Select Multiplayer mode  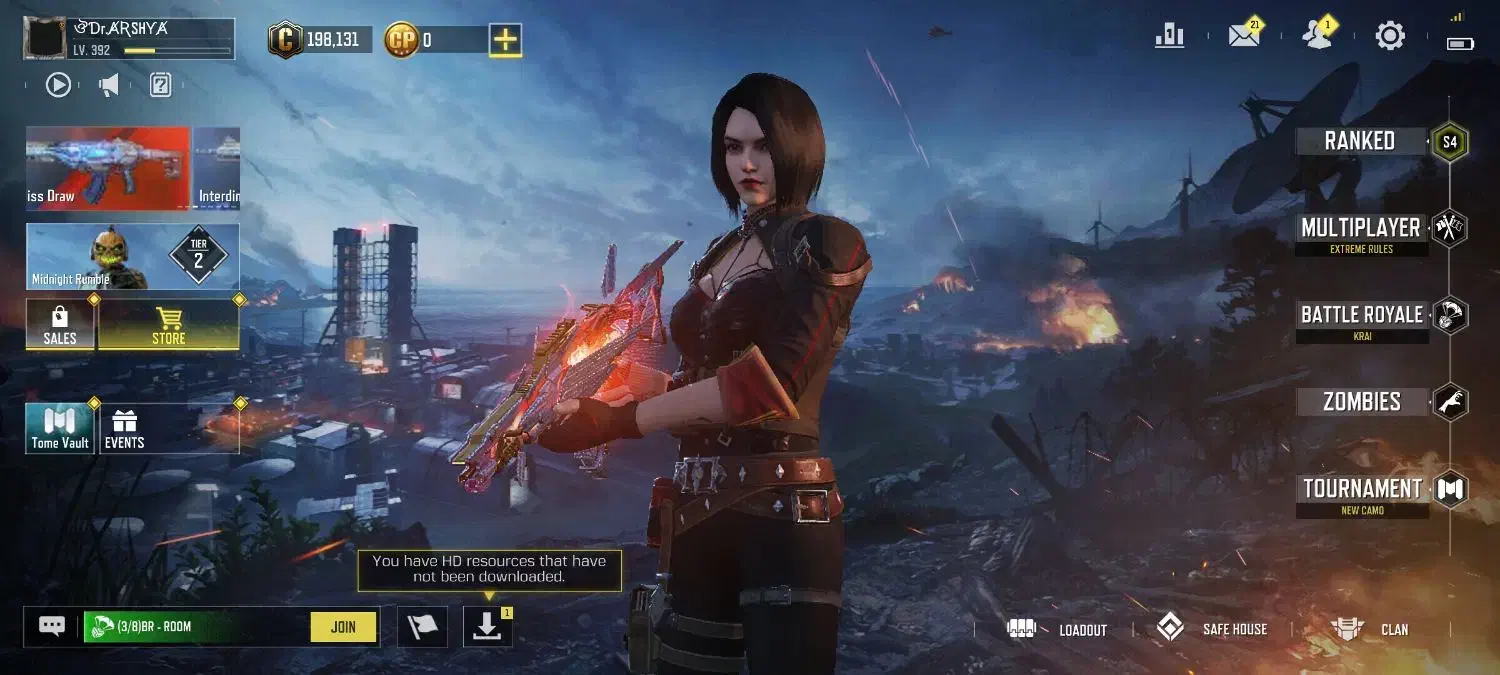pyautogui.click(x=1360, y=228)
